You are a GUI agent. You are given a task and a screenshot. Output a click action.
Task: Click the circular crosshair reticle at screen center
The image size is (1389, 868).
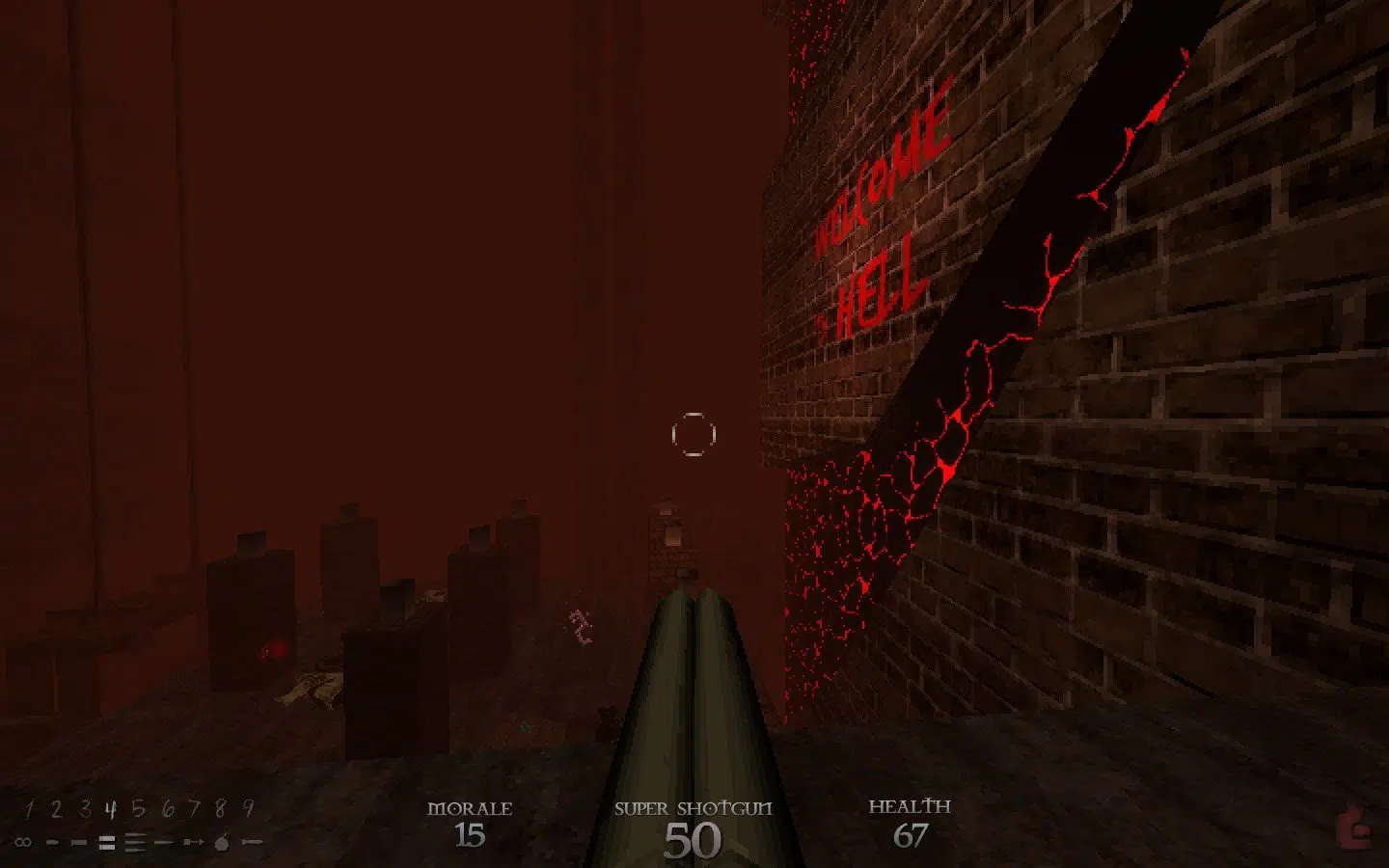click(694, 434)
